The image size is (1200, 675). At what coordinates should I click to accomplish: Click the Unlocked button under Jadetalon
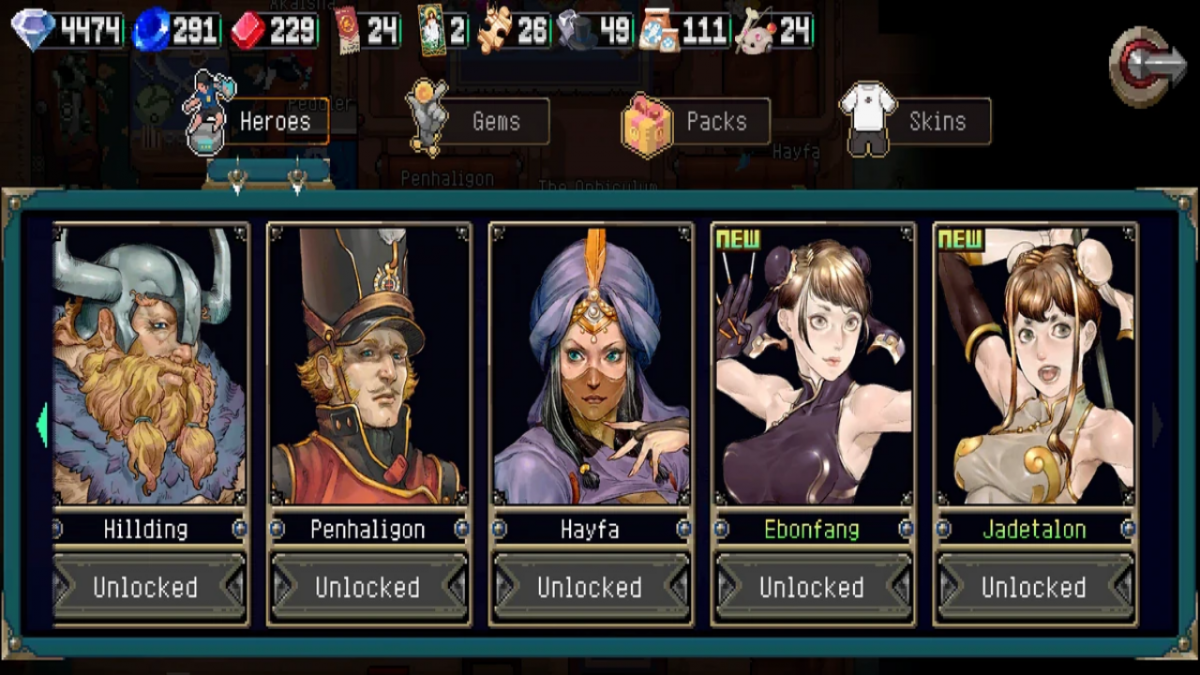(1034, 588)
